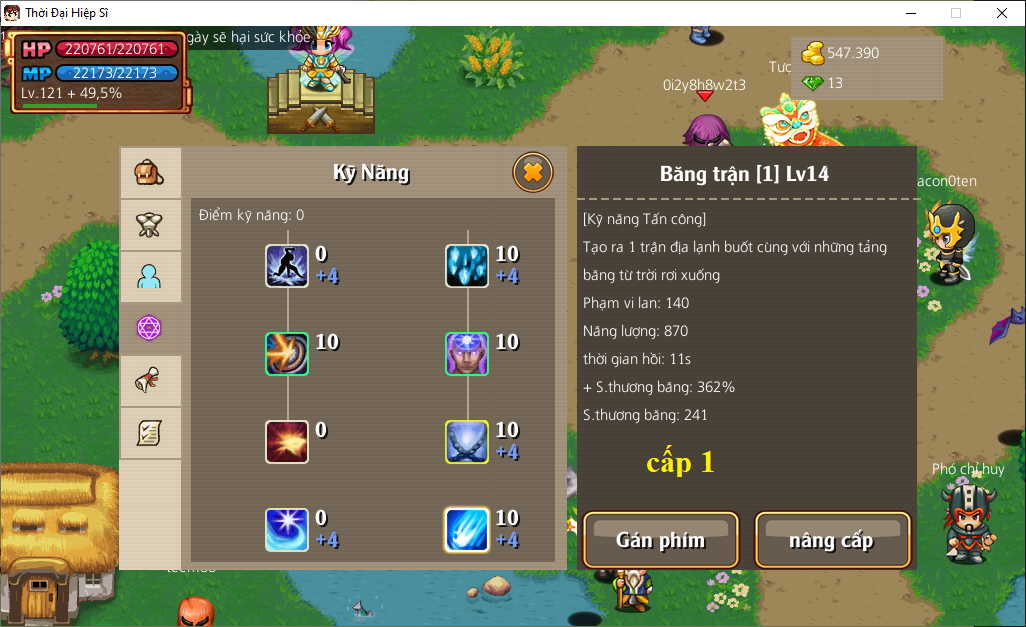Select the orange slash shield skill
Viewport: 1026px width, 627px height.
[287, 354]
